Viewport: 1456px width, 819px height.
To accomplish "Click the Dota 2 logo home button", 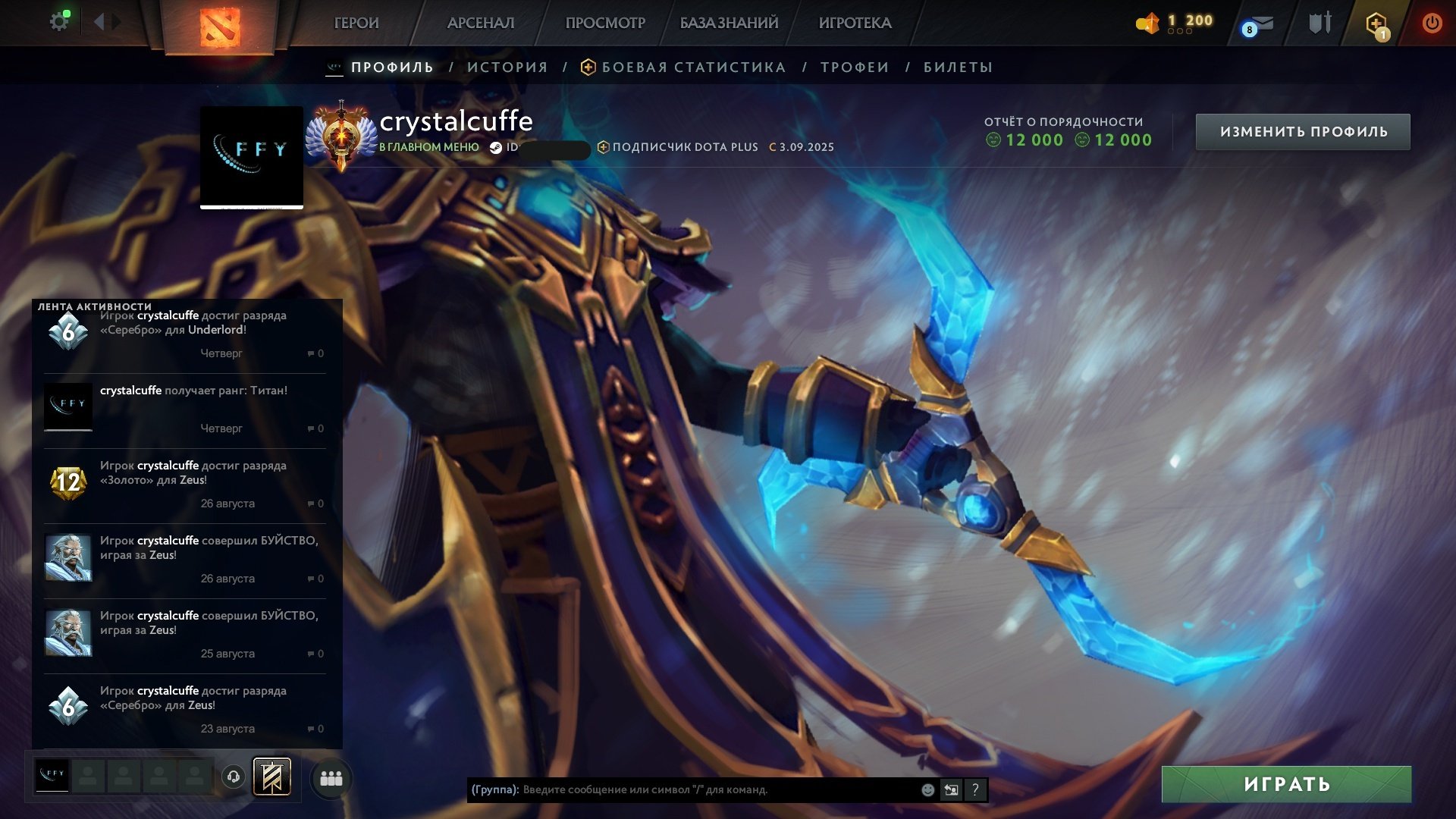I will click(x=220, y=26).
